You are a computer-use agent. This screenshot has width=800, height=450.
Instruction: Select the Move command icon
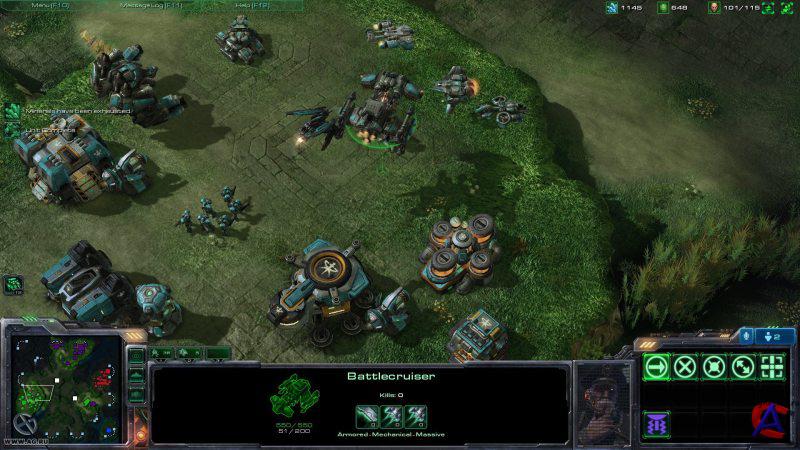tap(656, 366)
